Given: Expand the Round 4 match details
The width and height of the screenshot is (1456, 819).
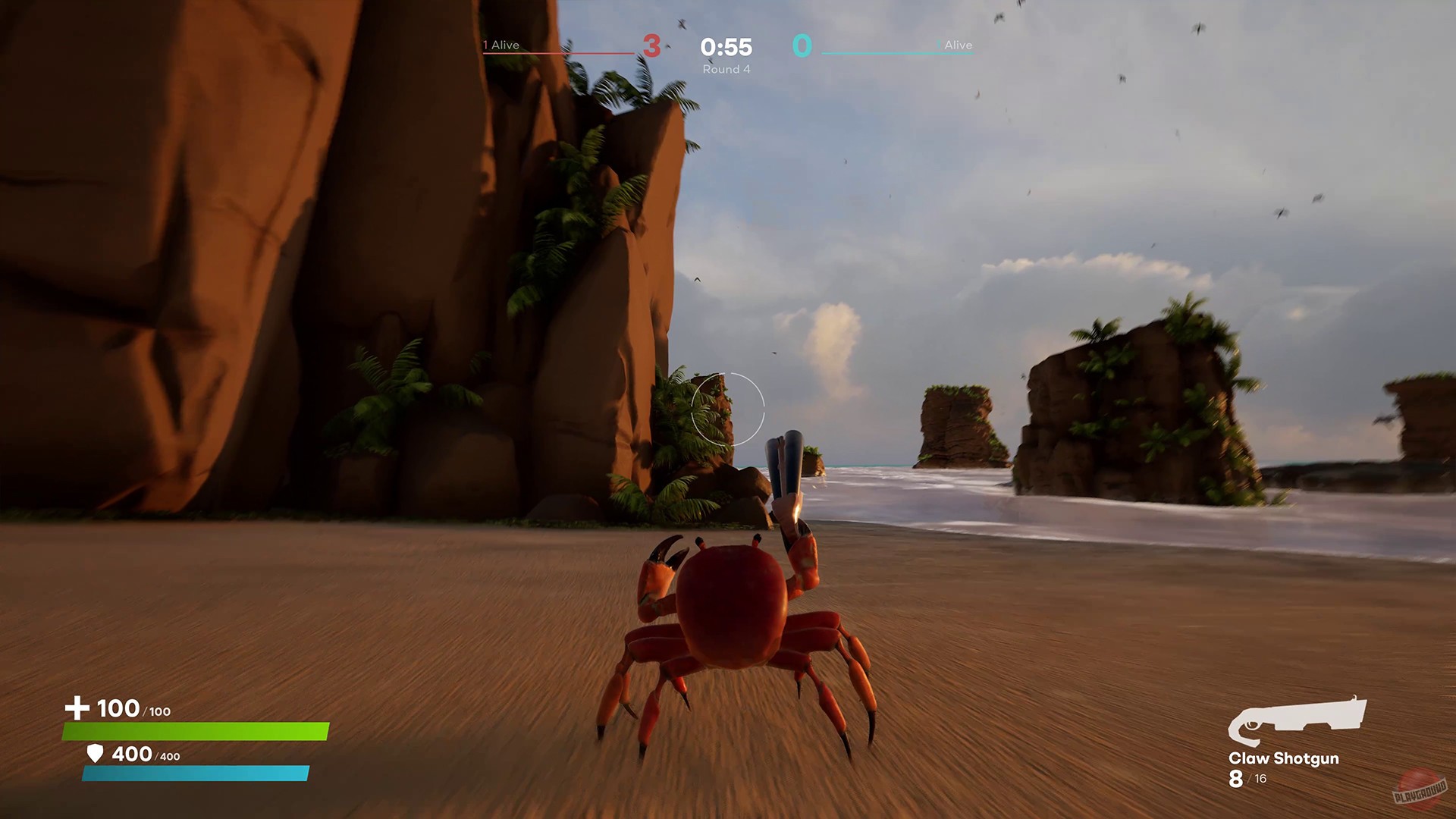Looking at the screenshot, I should [726, 68].
